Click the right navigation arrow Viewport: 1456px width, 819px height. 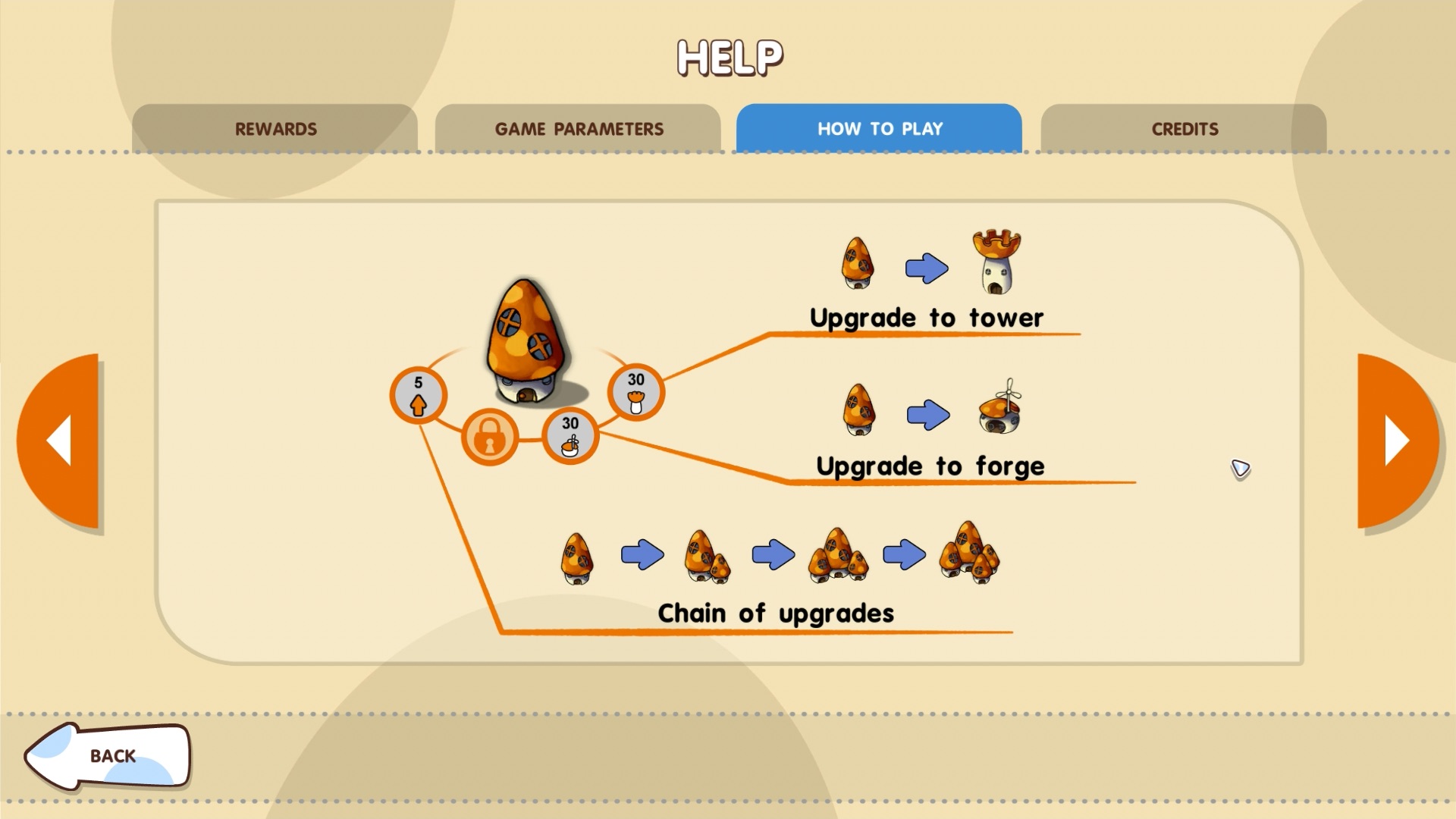tap(1394, 440)
